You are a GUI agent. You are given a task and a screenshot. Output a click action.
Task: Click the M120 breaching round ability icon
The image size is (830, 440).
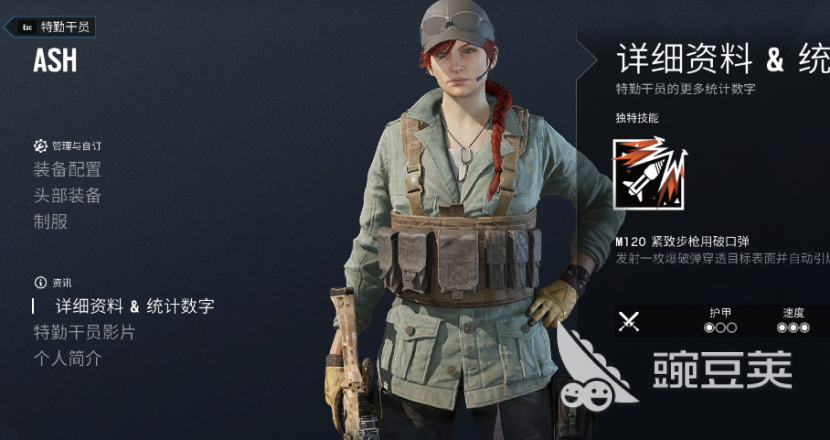point(650,173)
